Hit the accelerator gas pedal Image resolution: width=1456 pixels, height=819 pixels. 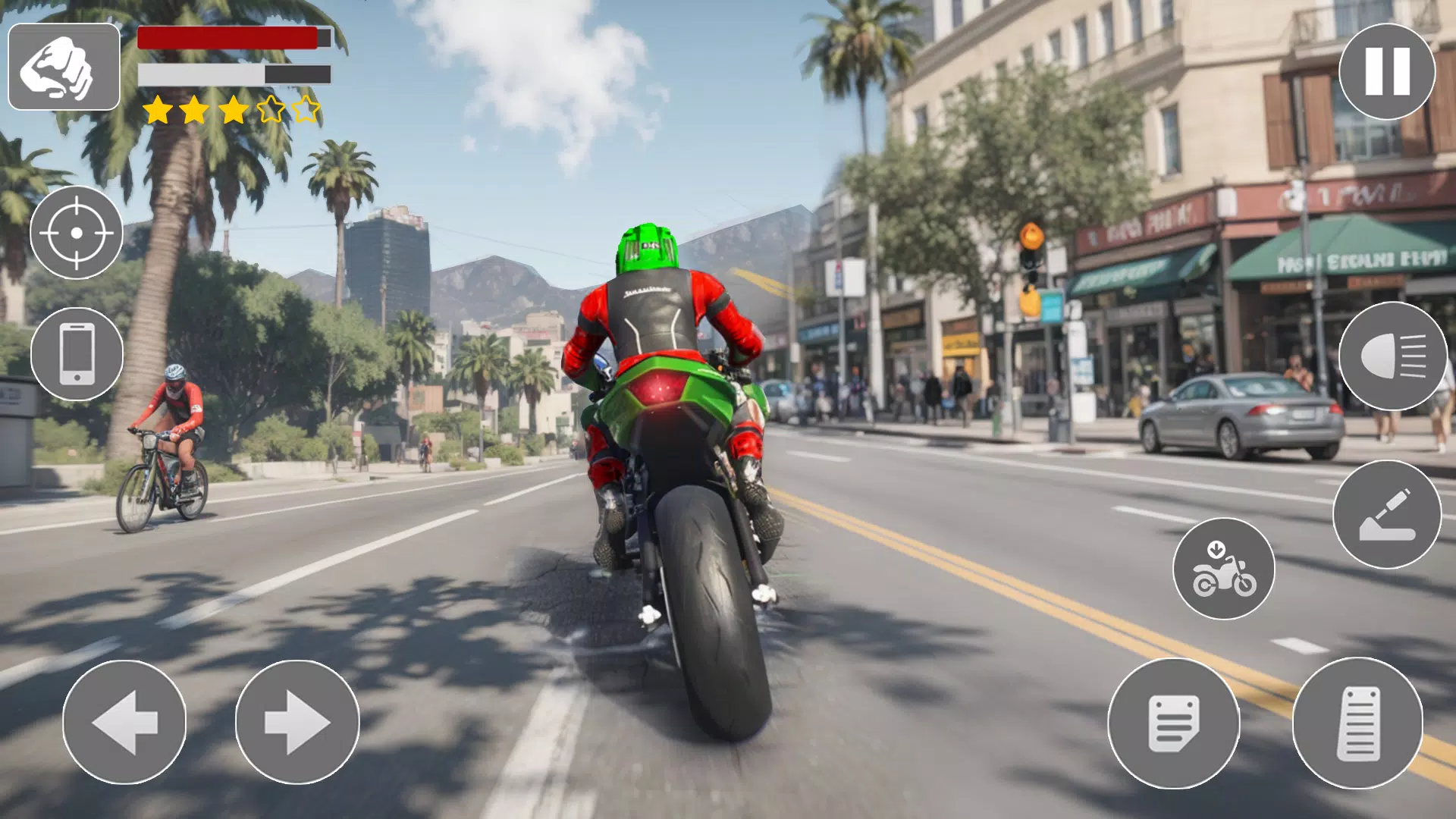point(1357,723)
